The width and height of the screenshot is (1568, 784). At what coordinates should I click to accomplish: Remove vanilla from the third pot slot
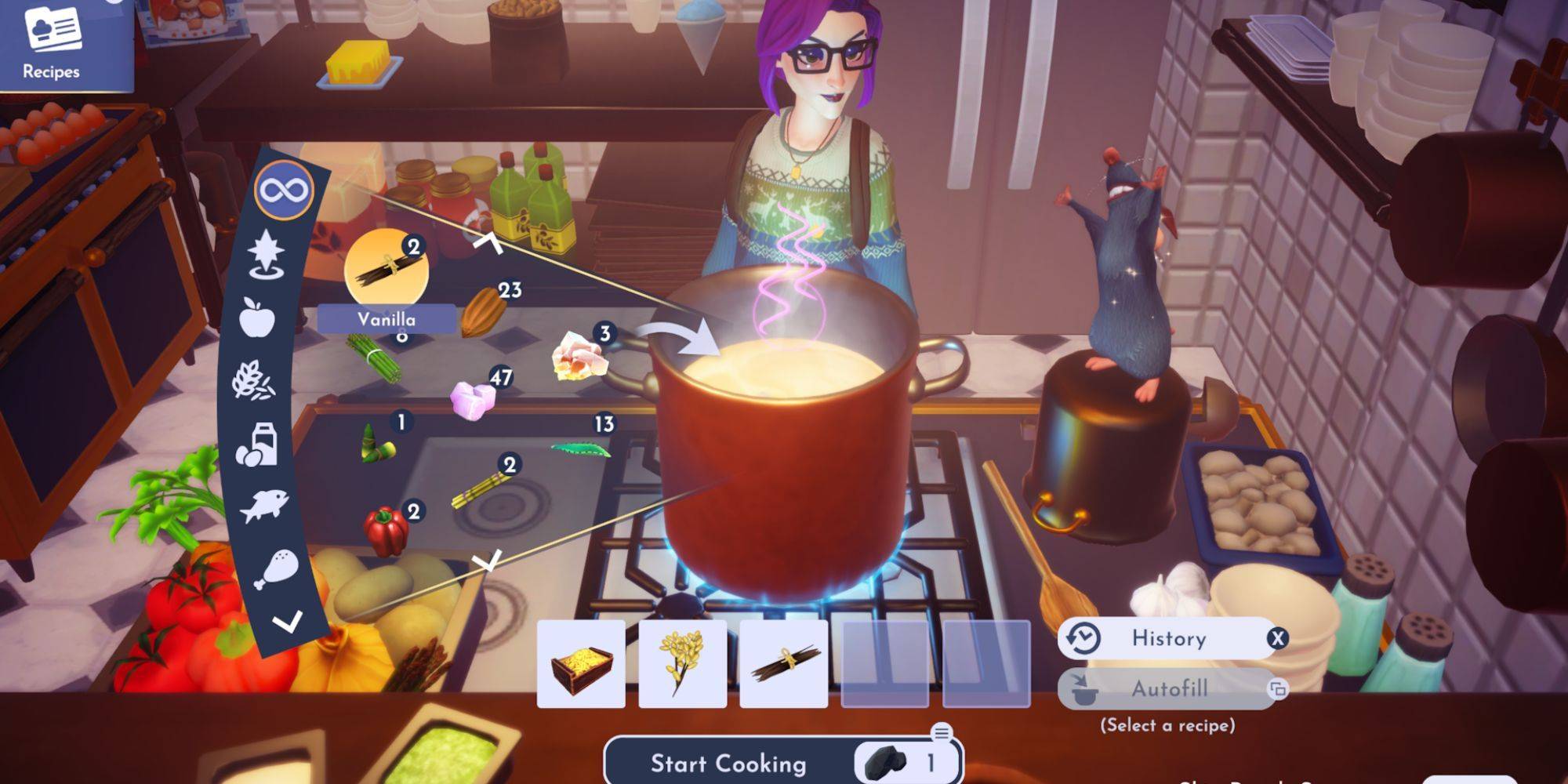(x=783, y=664)
